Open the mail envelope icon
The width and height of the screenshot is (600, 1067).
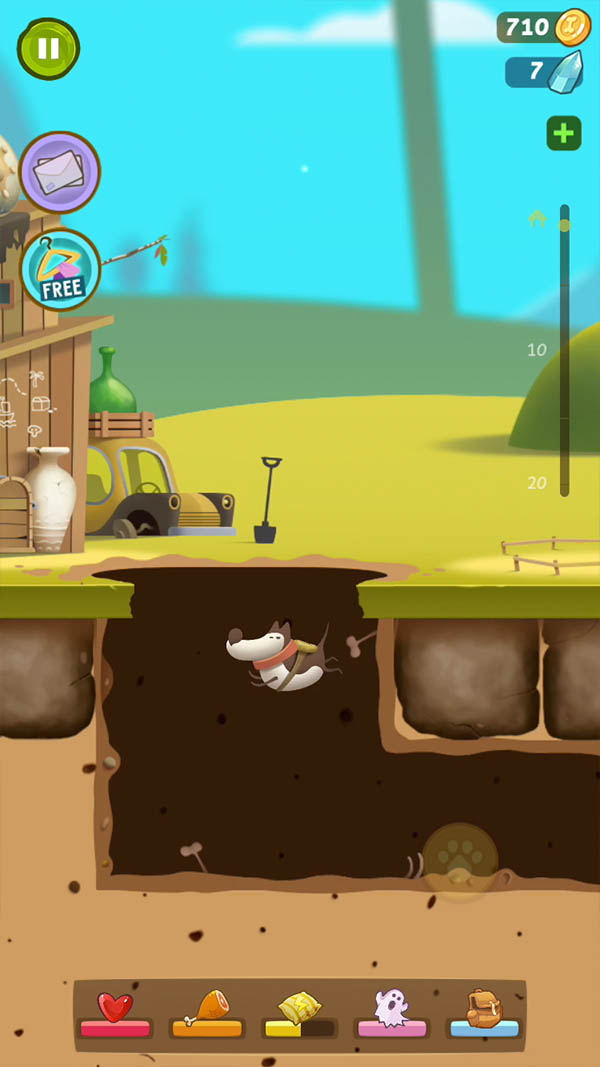pyautogui.click(x=59, y=173)
